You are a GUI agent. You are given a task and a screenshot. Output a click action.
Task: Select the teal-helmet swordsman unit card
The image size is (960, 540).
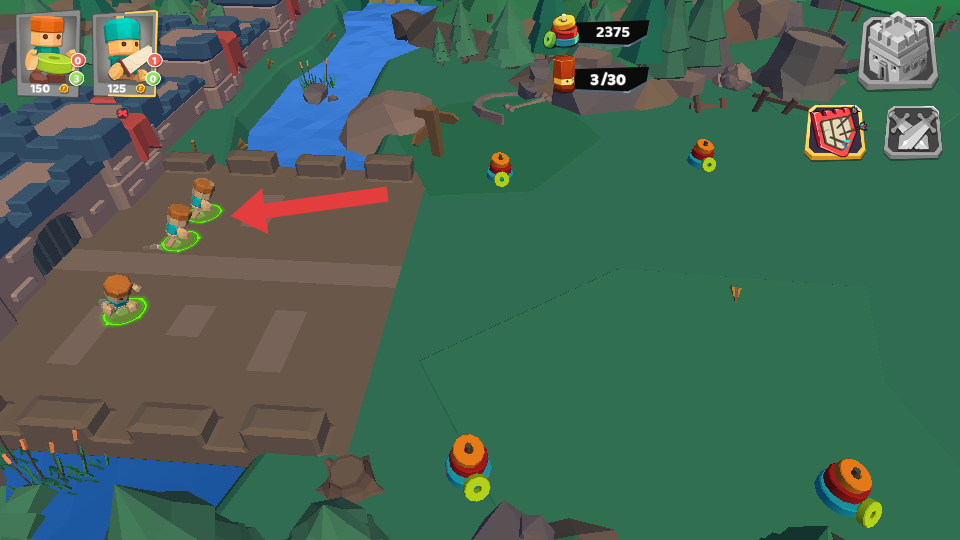[x=126, y=54]
